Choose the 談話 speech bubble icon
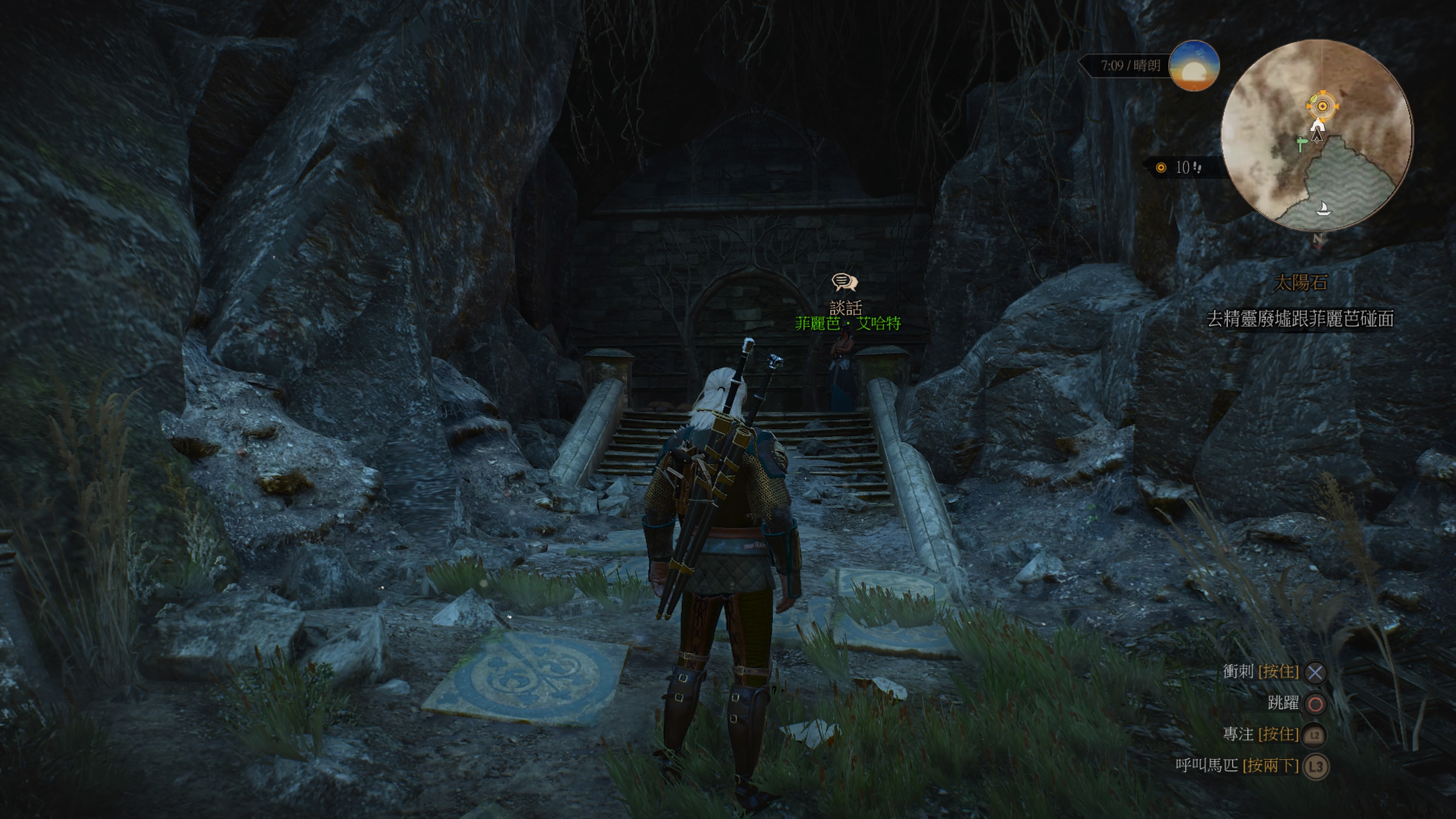The width and height of the screenshot is (1456, 819). (844, 282)
